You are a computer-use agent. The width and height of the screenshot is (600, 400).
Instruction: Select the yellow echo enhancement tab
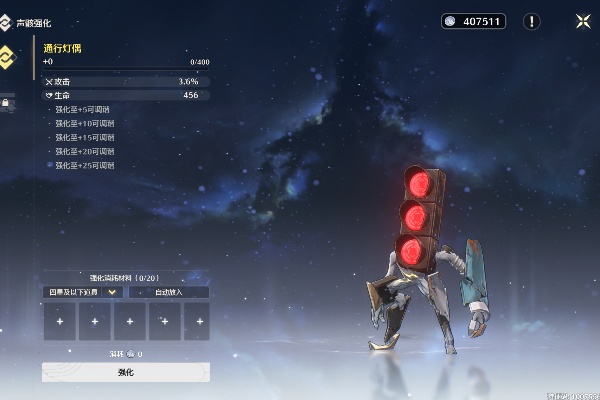tap(5, 57)
